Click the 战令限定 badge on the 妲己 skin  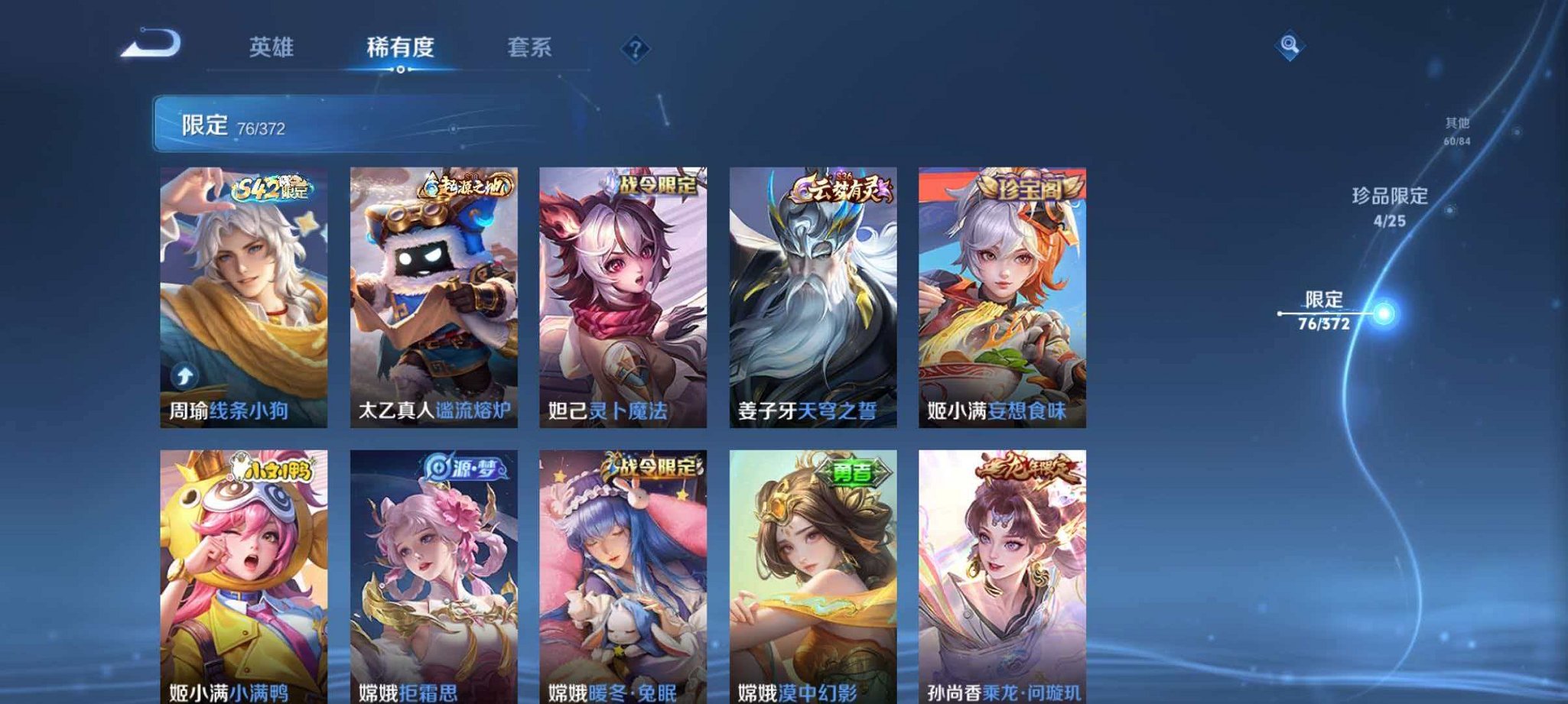coord(655,186)
